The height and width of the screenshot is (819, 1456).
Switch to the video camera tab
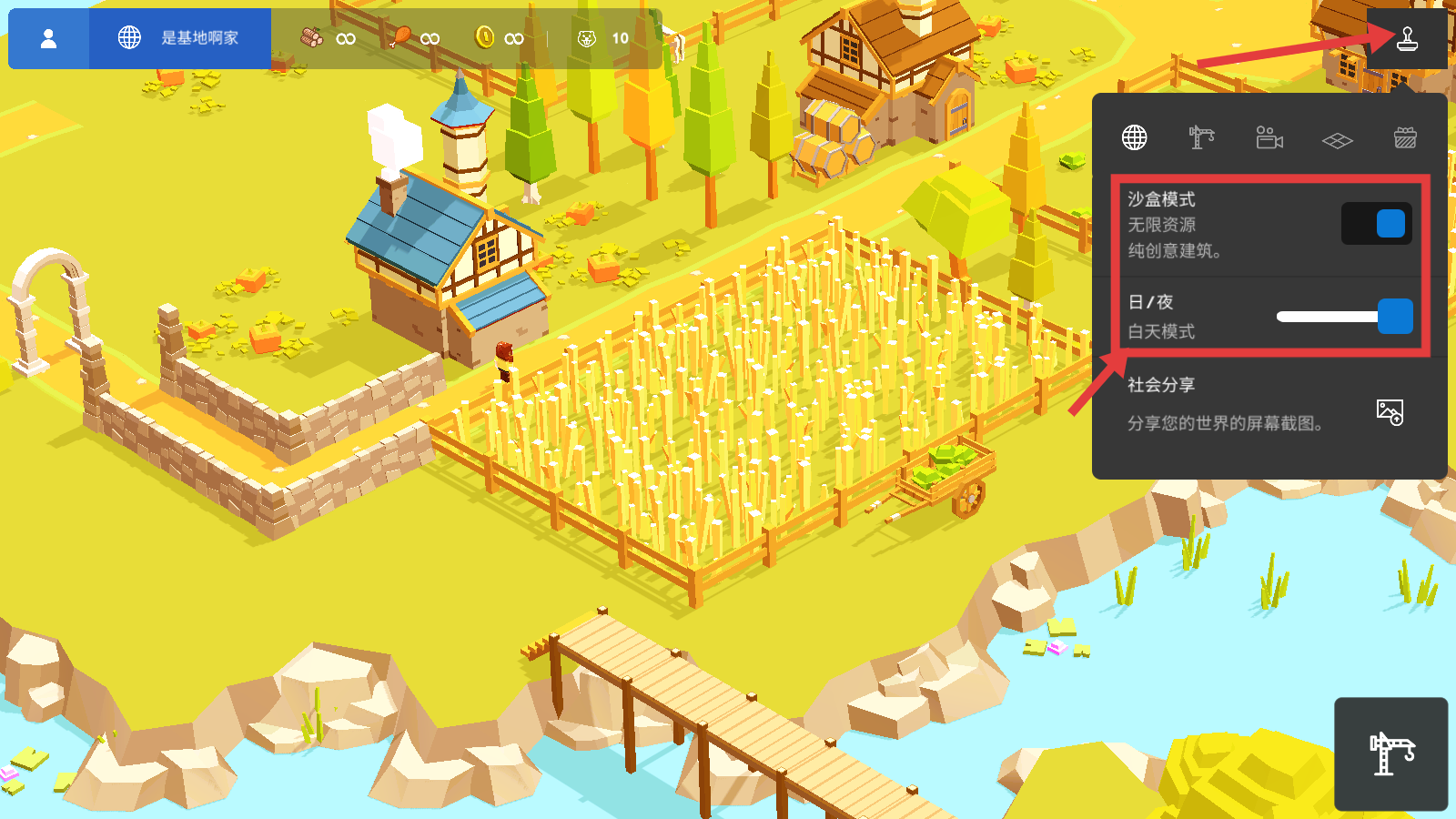pyautogui.click(x=1269, y=138)
